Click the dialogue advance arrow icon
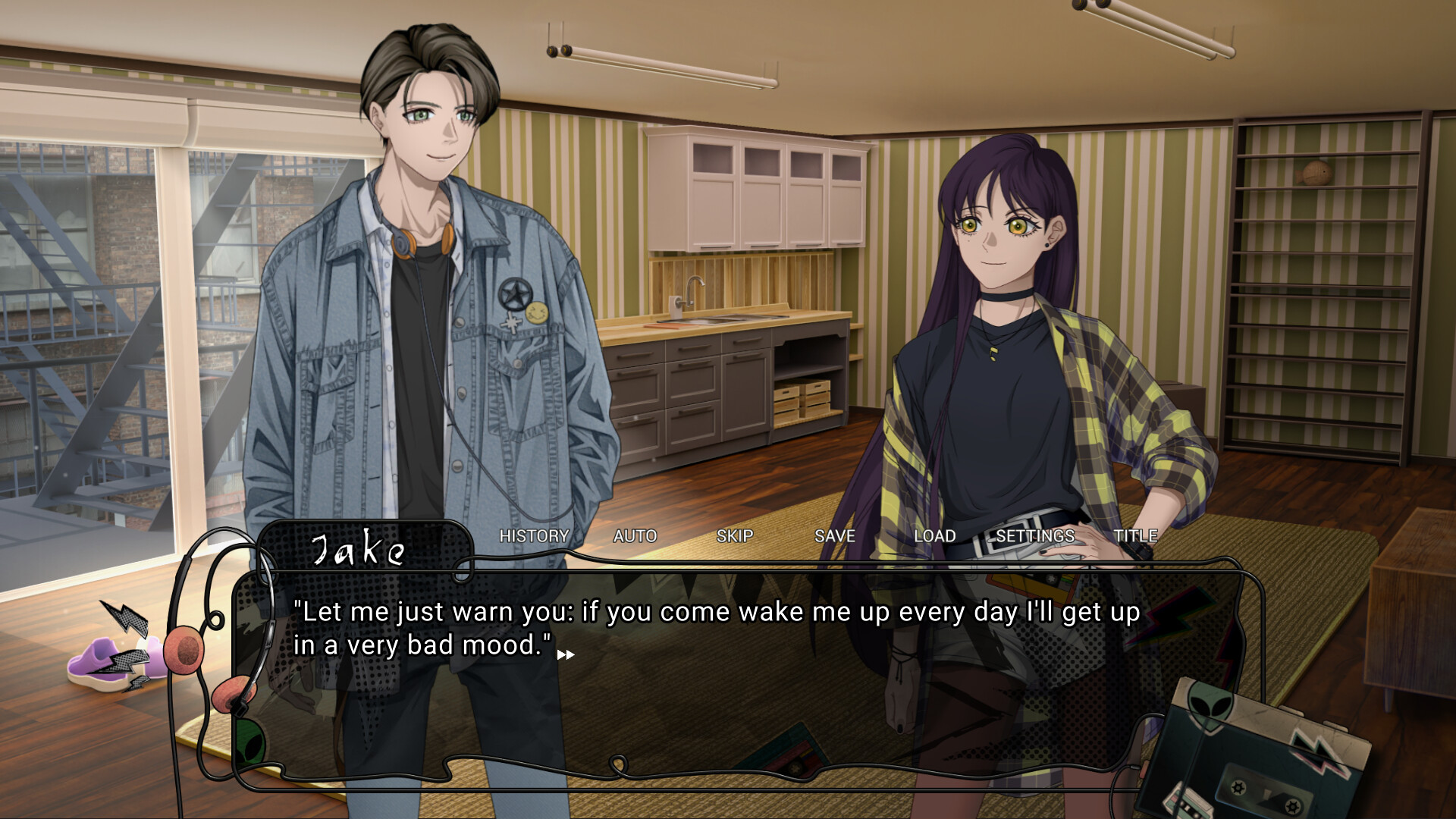 click(x=566, y=654)
